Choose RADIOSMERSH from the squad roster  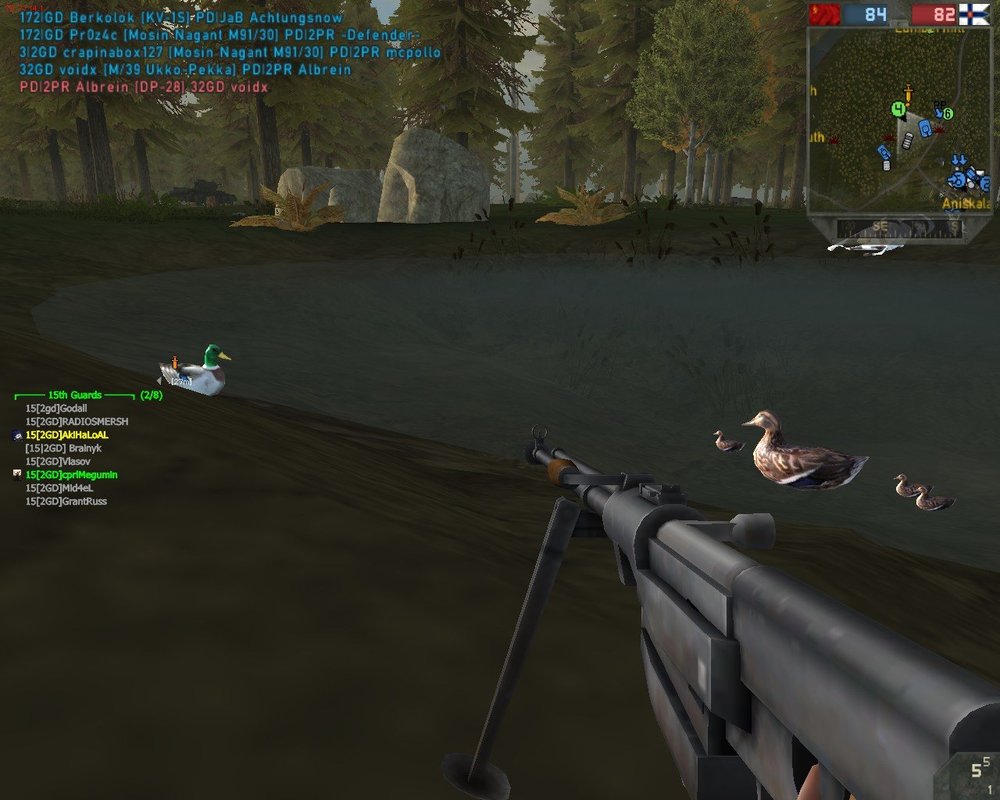pyautogui.click(x=76, y=422)
